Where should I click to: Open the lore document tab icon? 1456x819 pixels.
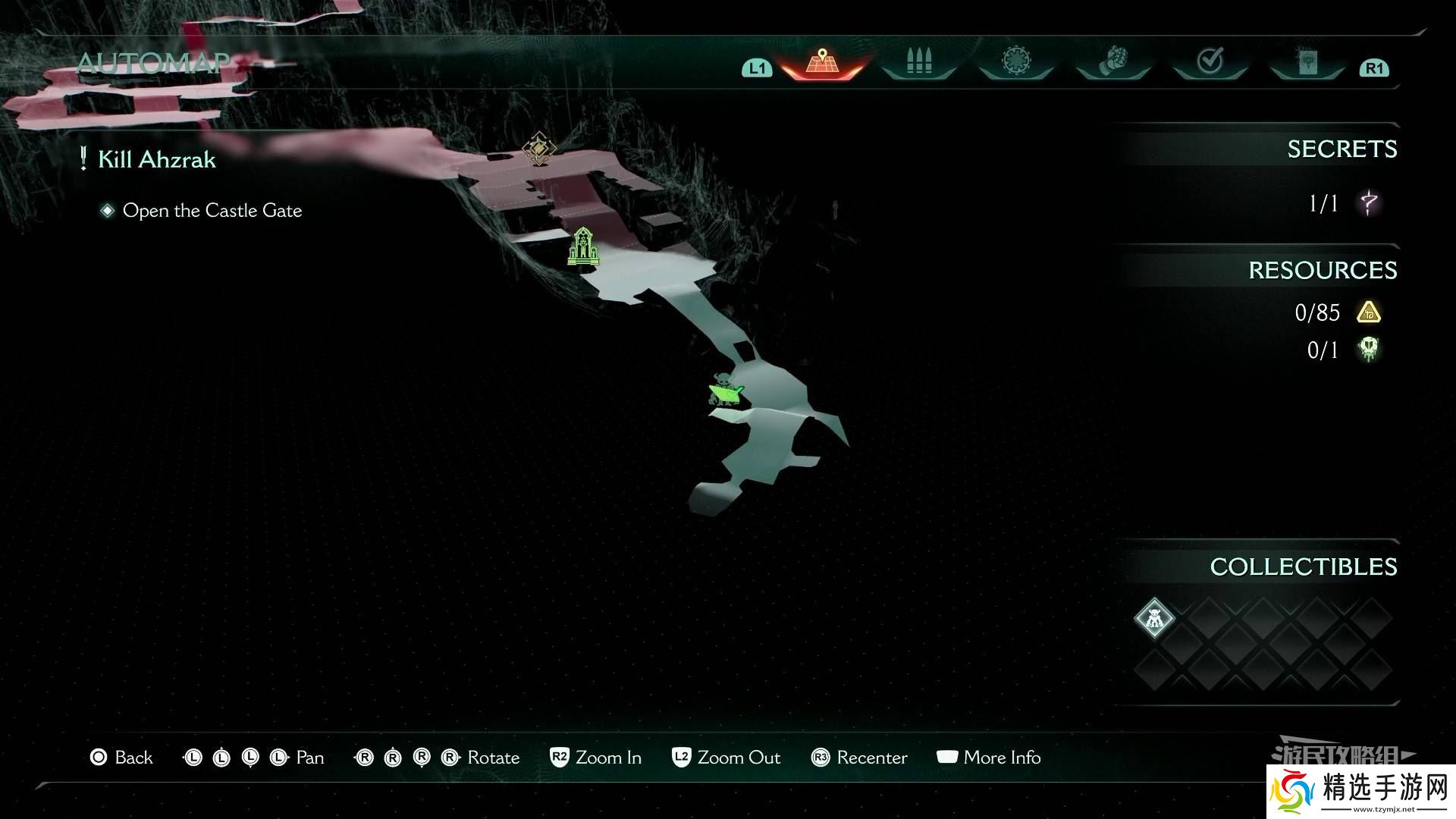point(1306,61)
